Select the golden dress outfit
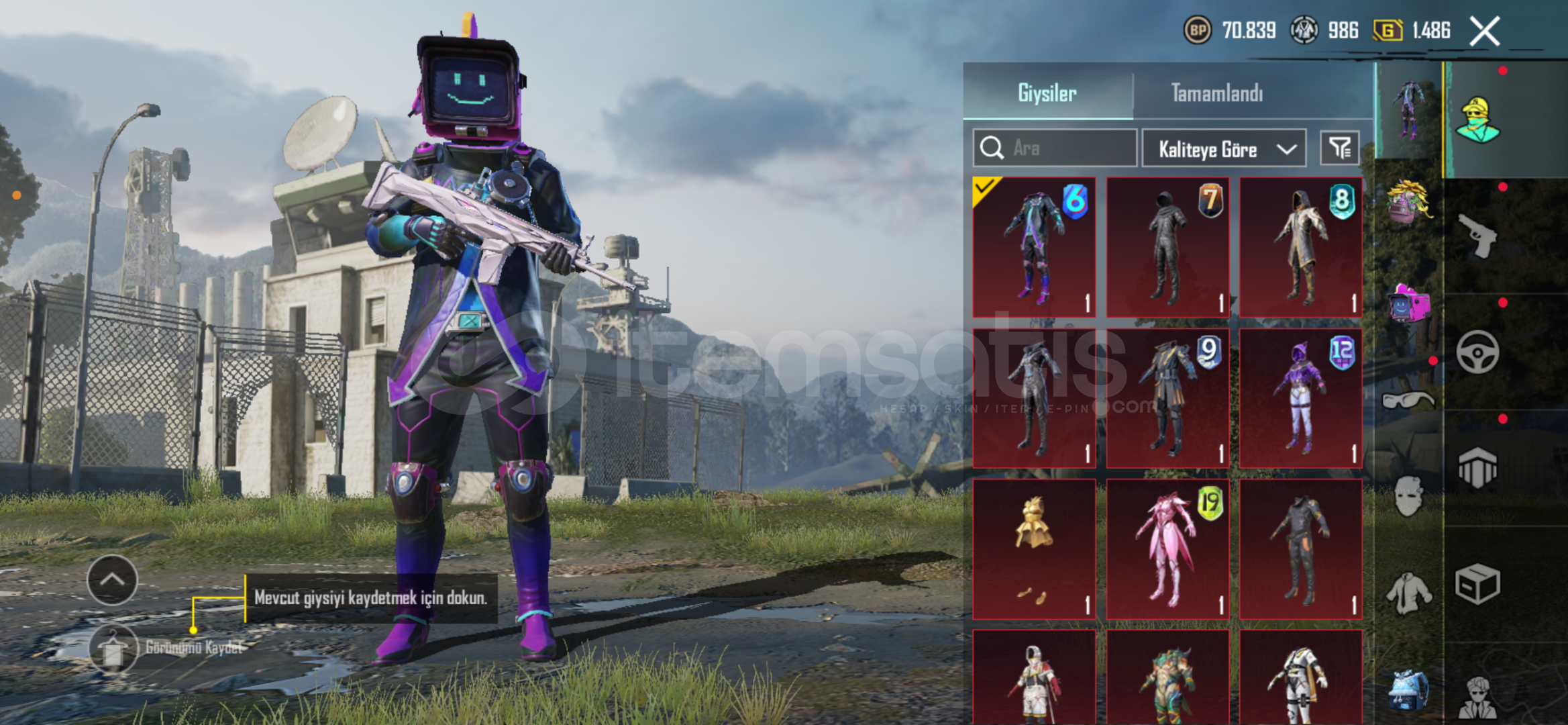This screenshot has height=725, width=1568. click(x=1034, y=549)
